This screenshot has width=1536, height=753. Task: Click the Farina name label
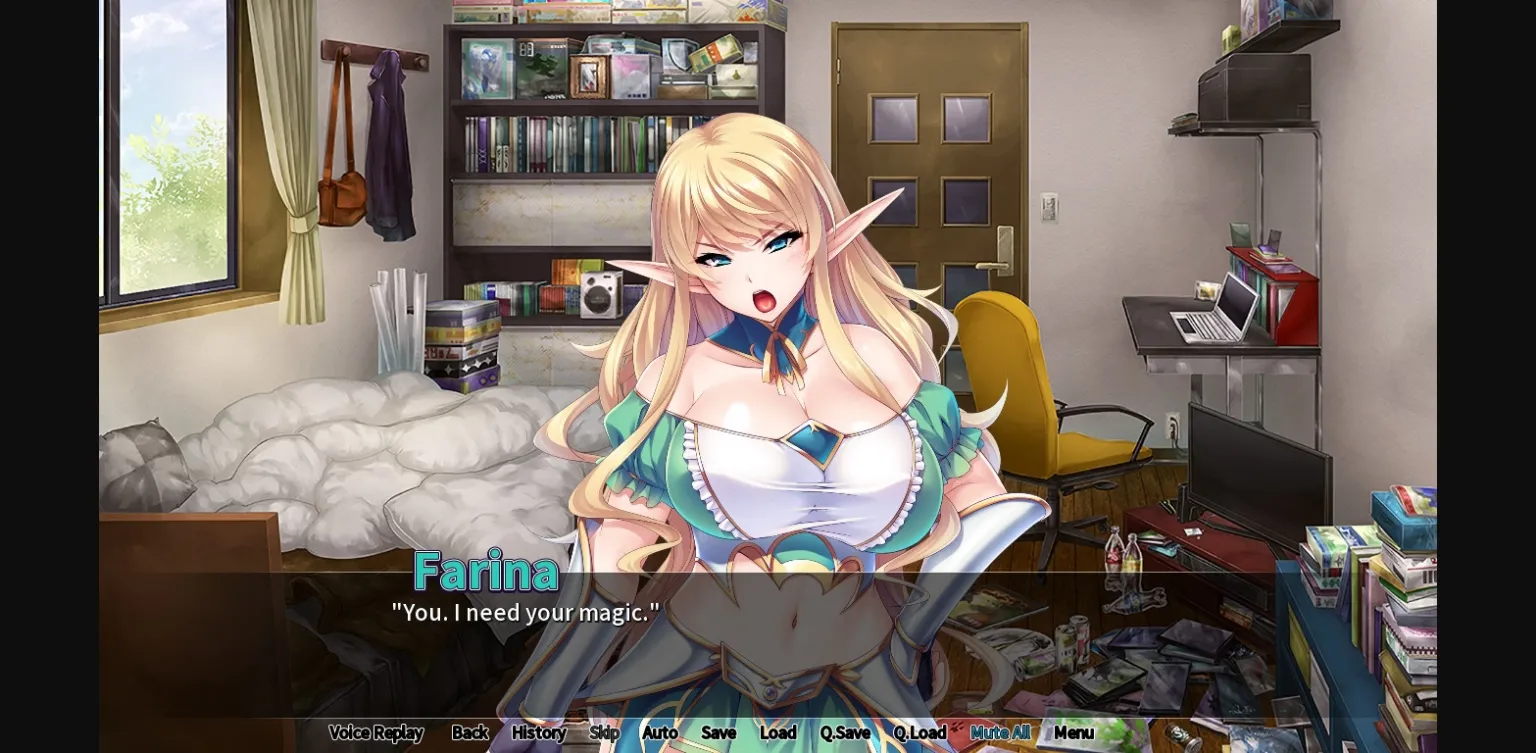[487, 572]
